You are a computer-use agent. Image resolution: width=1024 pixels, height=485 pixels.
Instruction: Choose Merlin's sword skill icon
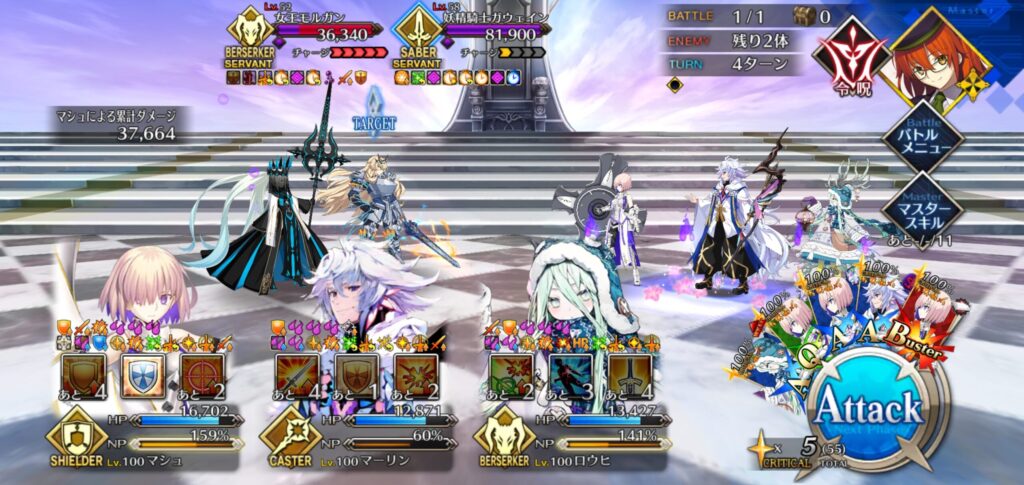pyautogui.click(x=298, y=377)
